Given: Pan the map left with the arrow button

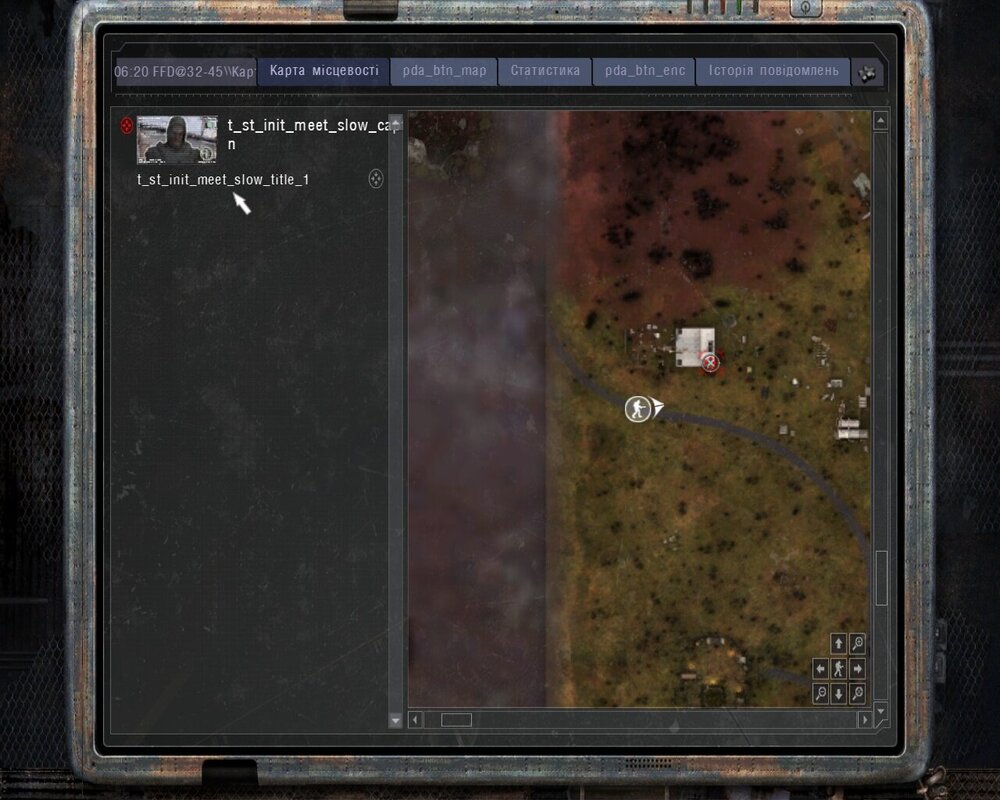Looking at the screenshot, I should pos(821,668).
